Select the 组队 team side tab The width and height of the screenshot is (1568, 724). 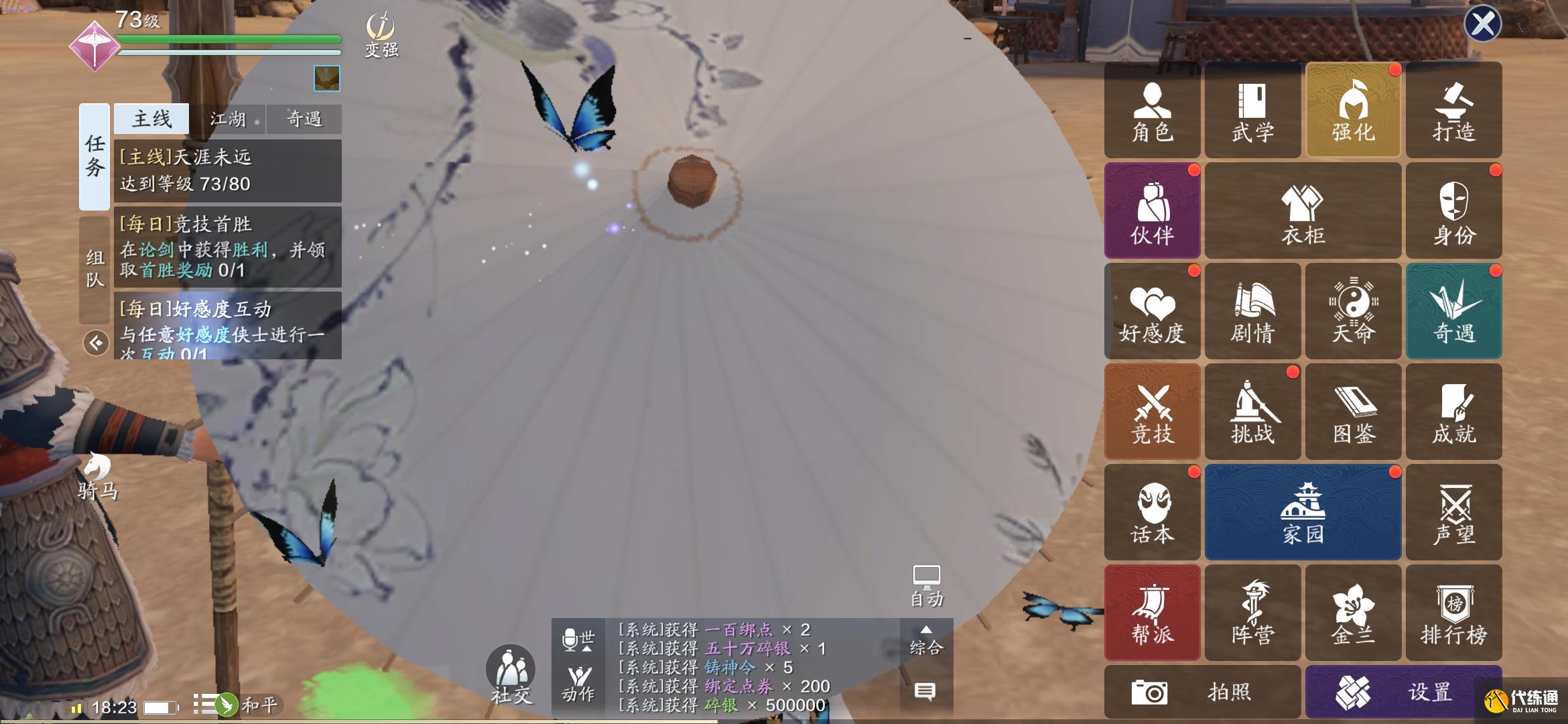click(x=94, y=268)
